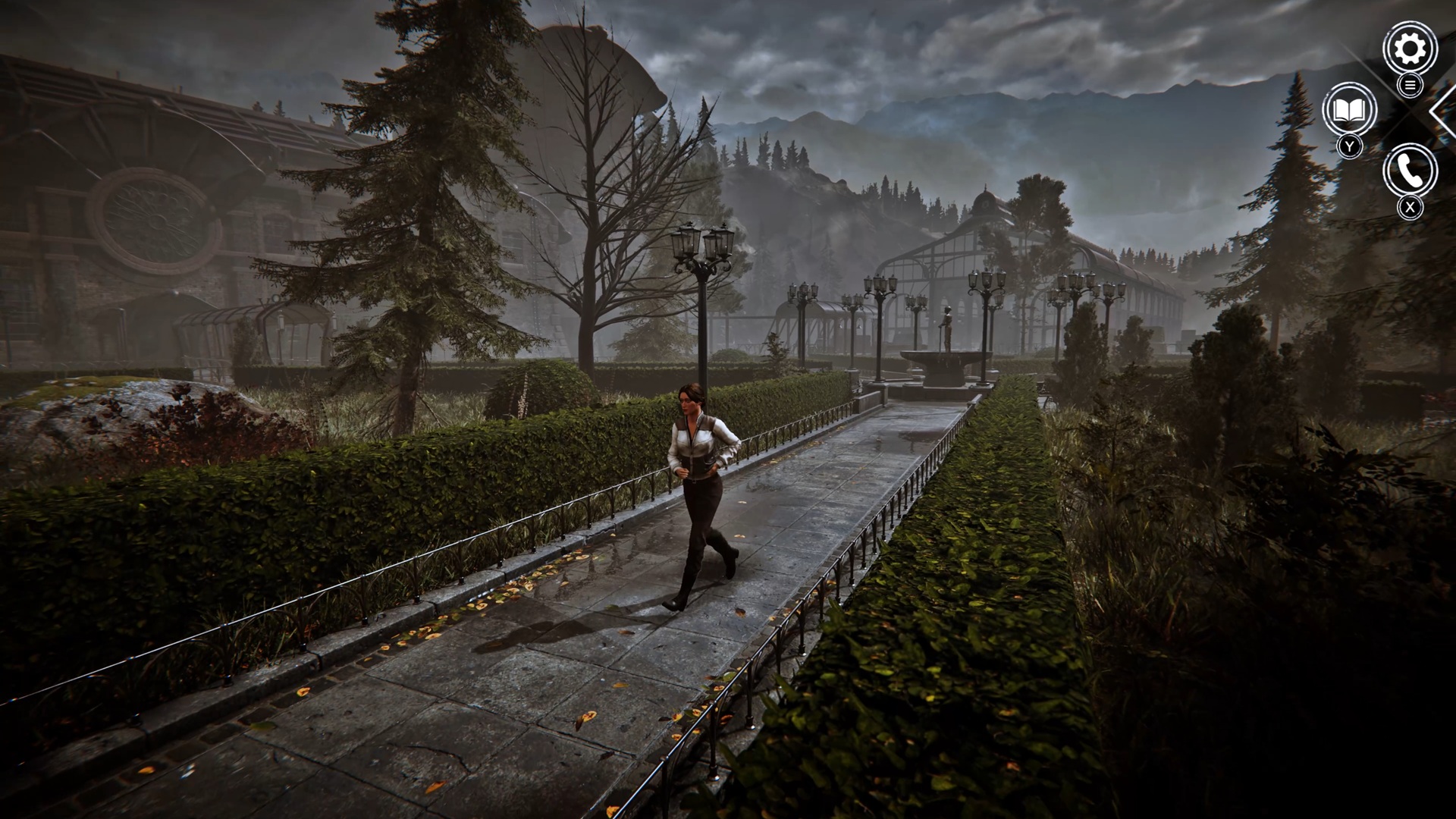Screen dimensions: 1456x819
Task: Open the journal book icon
Action: pyautogui.click(x=1349, y=111)
